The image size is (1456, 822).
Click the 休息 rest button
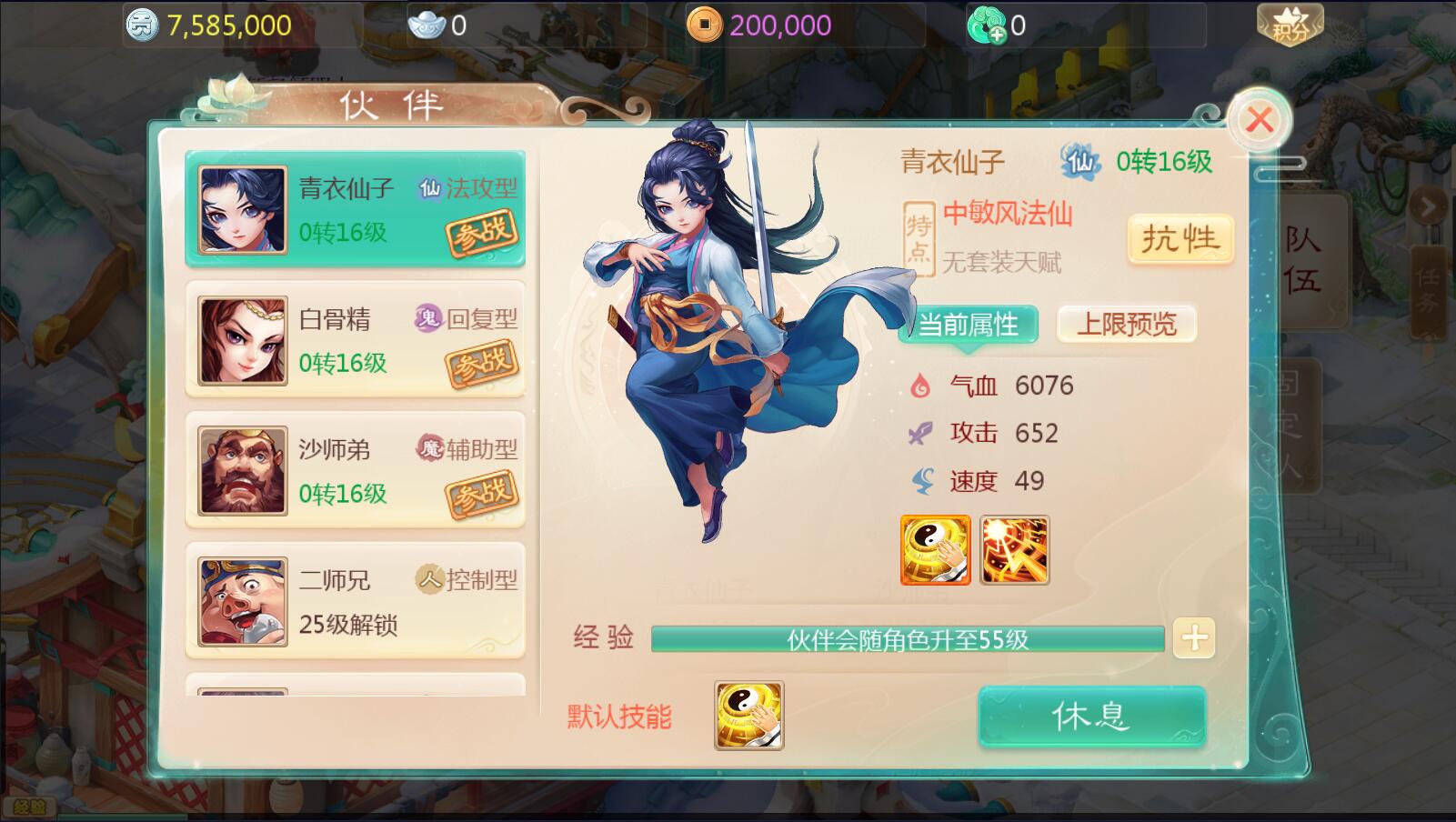pyautogui.click(x=1091, y=717)
